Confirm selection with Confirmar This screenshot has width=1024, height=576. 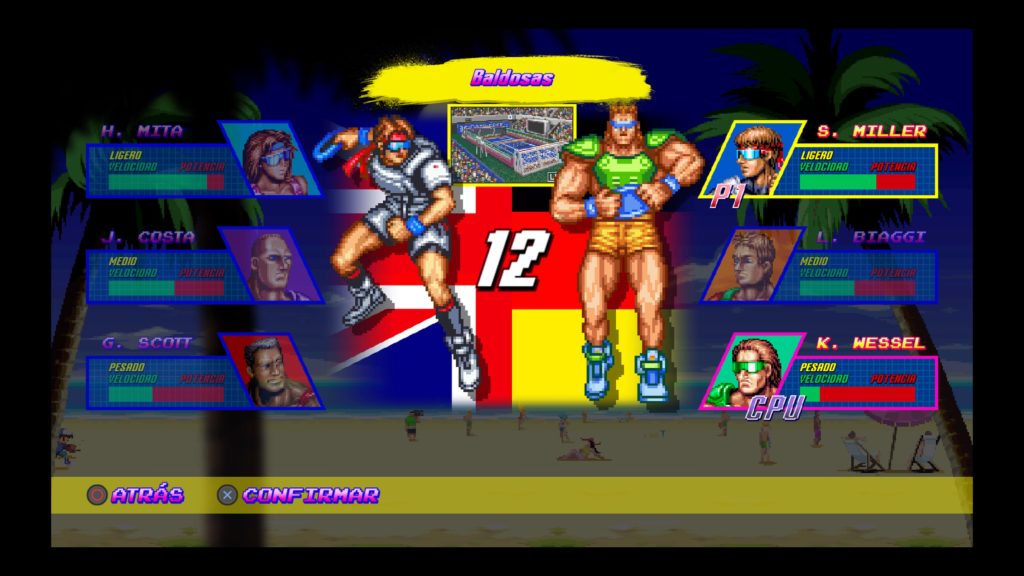298,495
